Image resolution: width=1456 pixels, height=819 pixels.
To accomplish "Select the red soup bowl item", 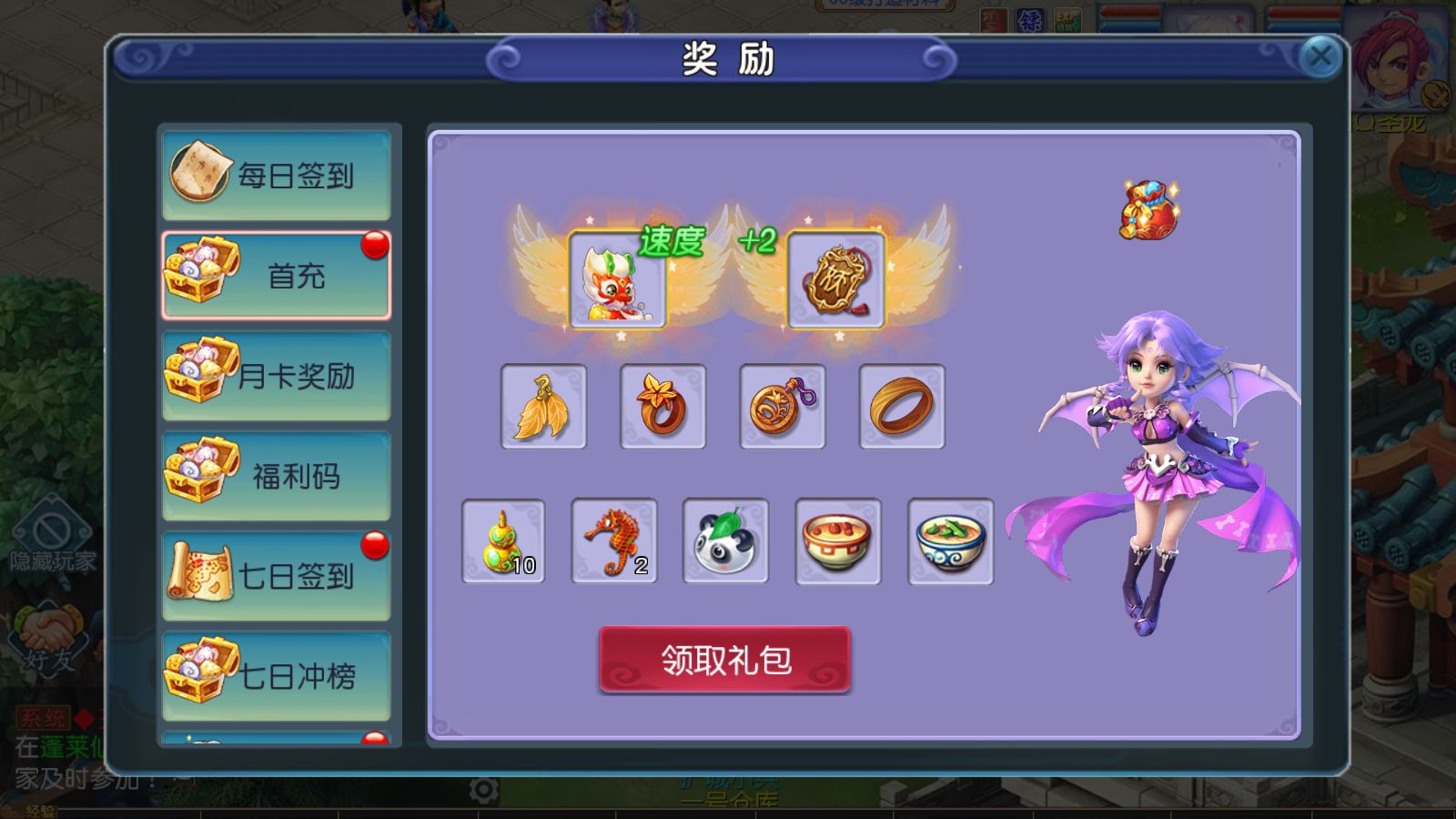I will click(x=837, y=541).
